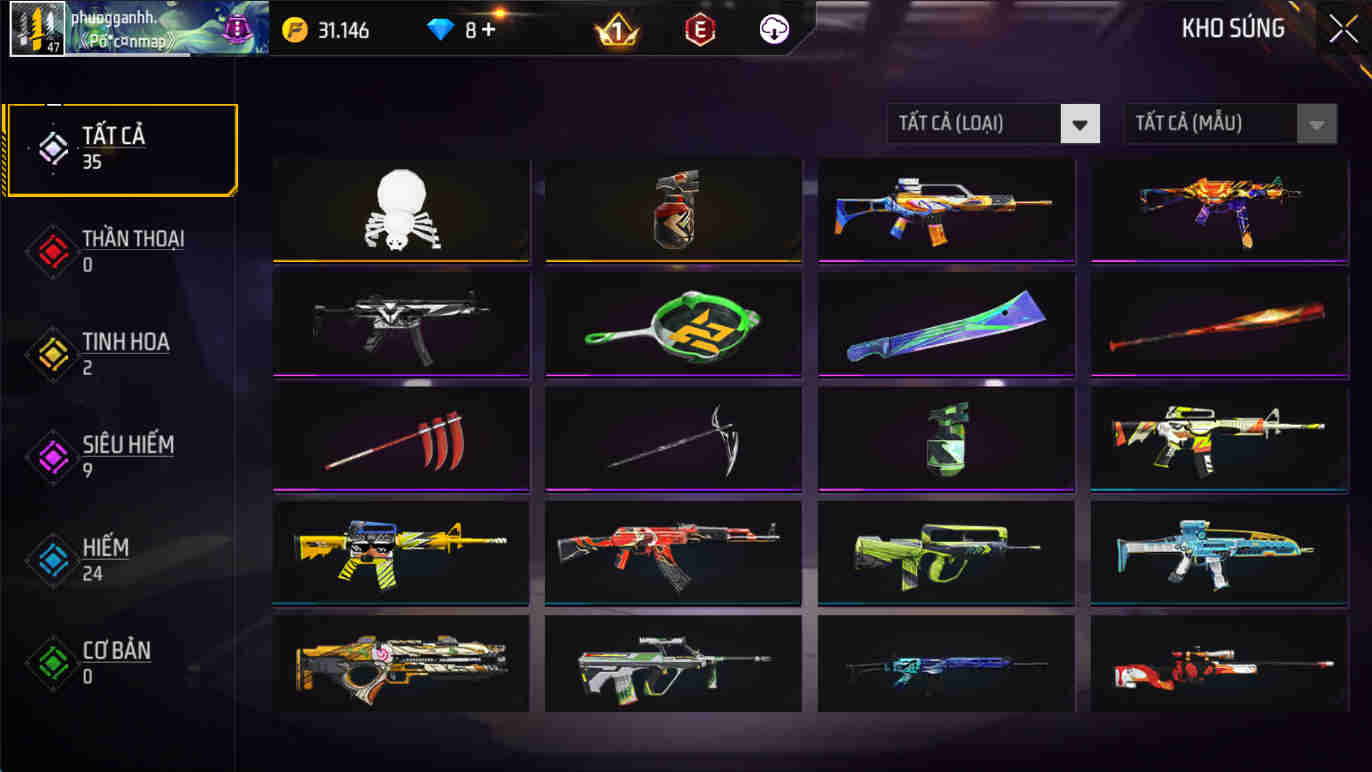Select the SIÊU HIẾM category
This screenshot has height=772, width=1372.
(125, 455)
